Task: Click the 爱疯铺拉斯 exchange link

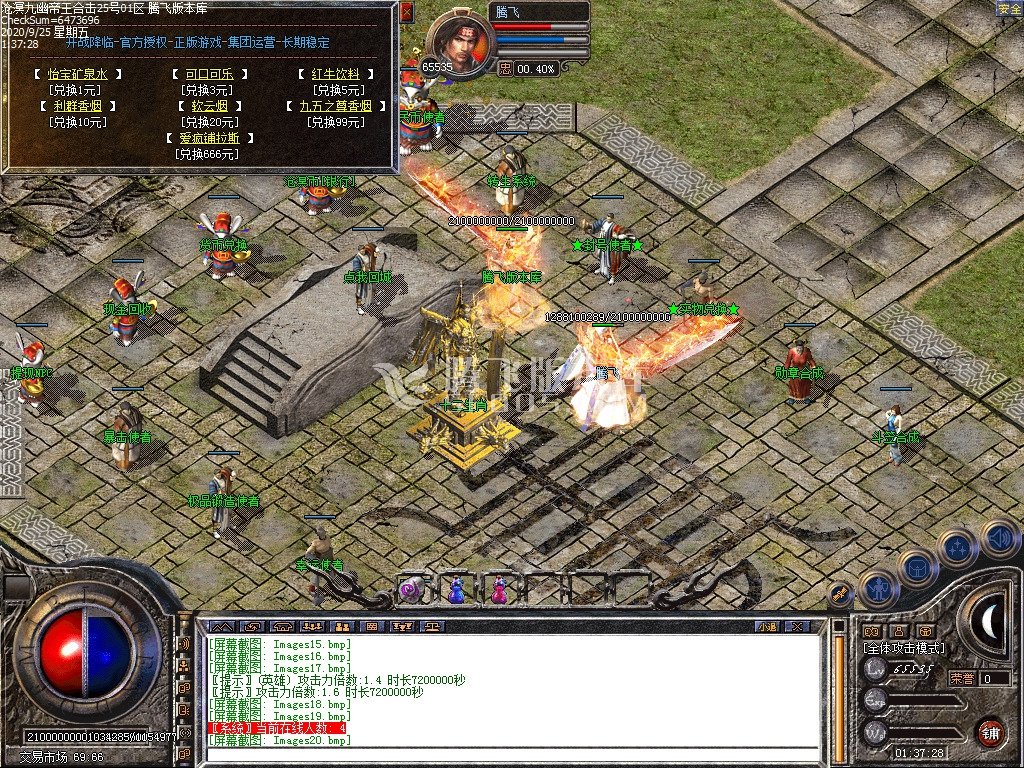Action: pyautogui.click(x=208, y=138)
